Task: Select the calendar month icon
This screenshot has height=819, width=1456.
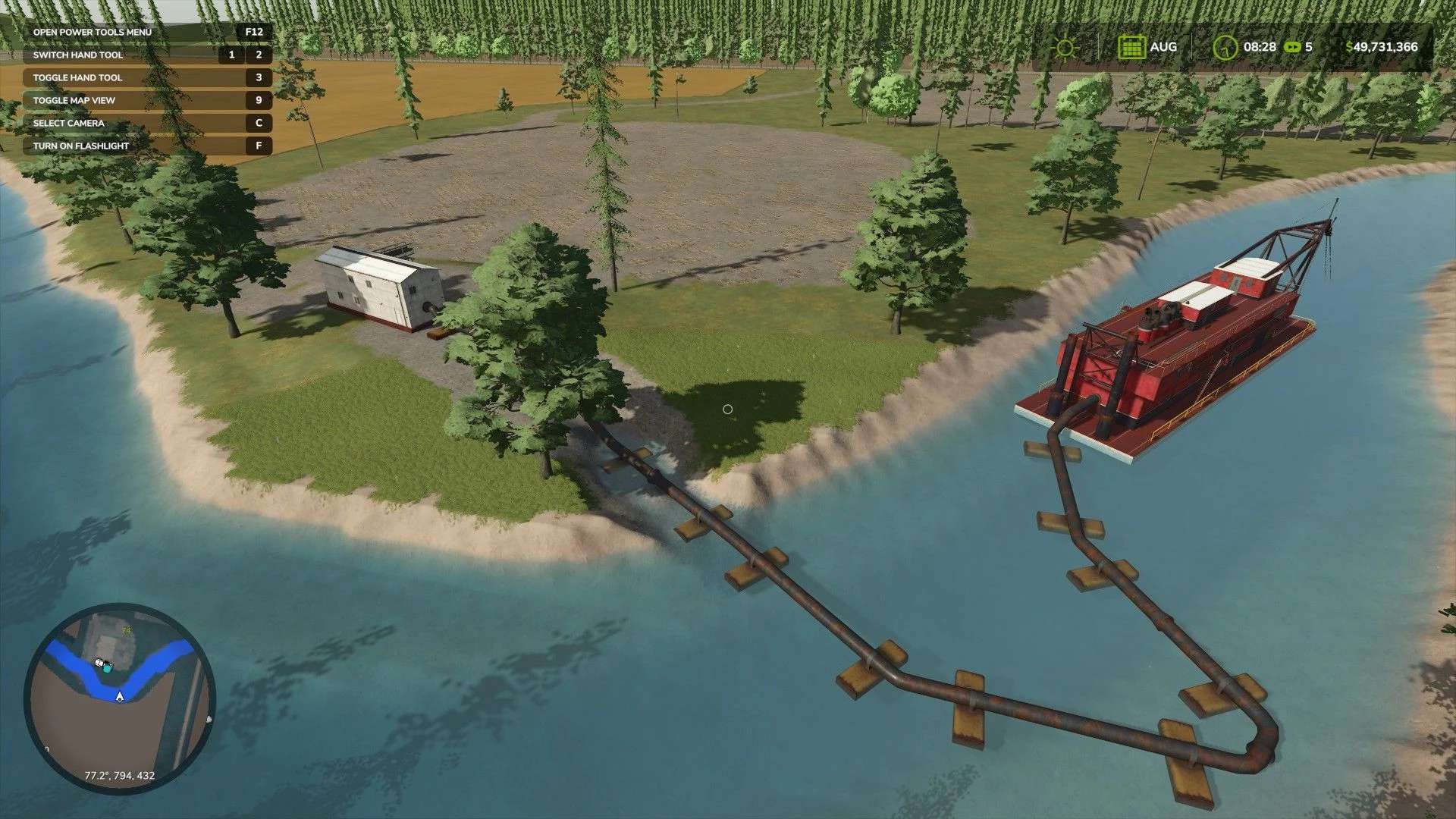Action: (1131, 47)
